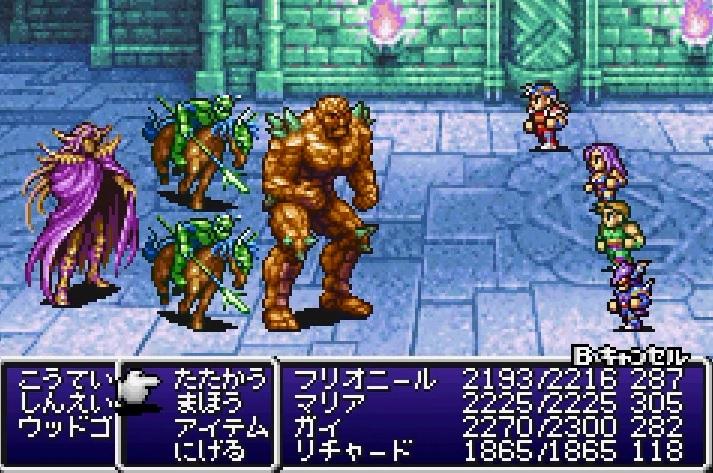Open the アイテム (Item) command

(220, 427)
